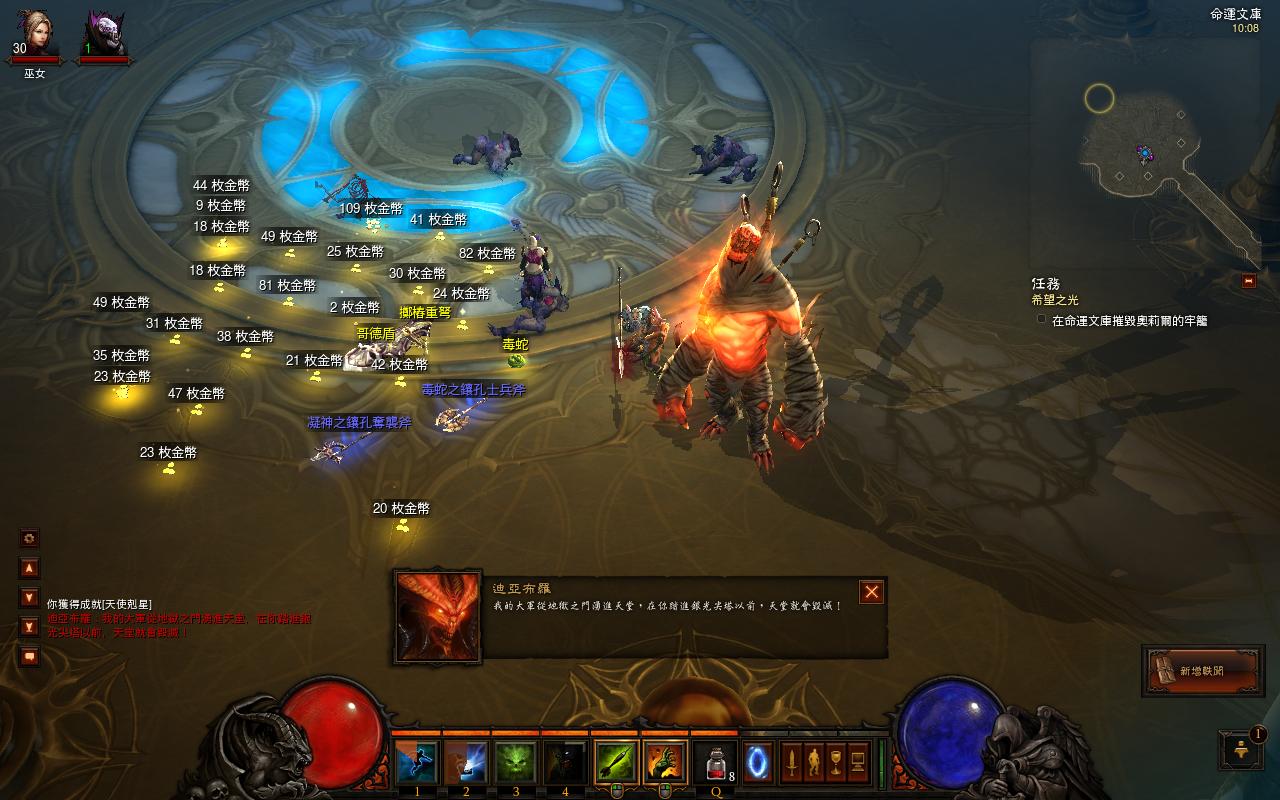Open the character figure Inventory button
This screenshot has height=800, width=1280.
pyautogui.click(x=813, y=763)
